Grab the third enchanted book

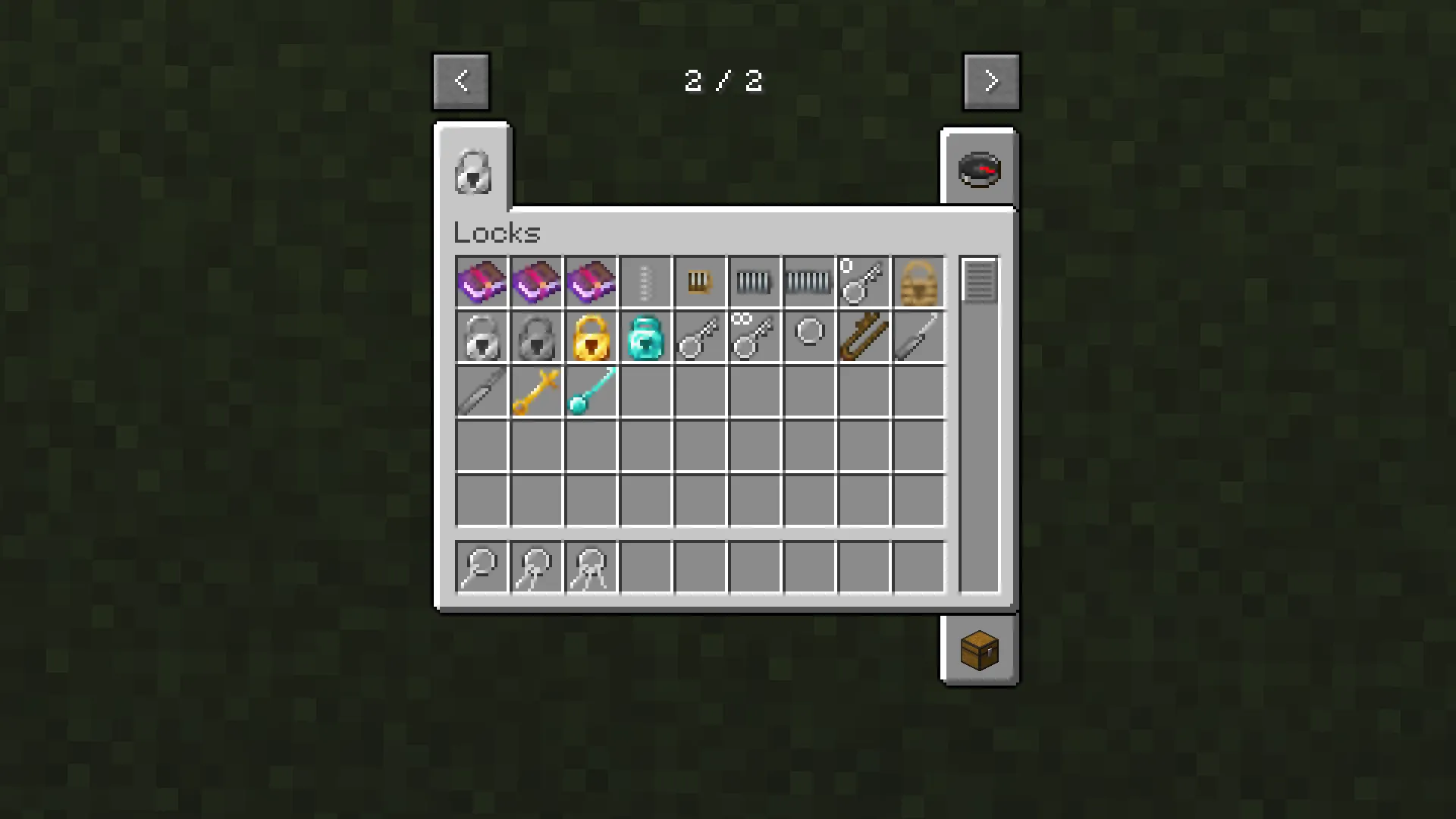click(591, 282)
